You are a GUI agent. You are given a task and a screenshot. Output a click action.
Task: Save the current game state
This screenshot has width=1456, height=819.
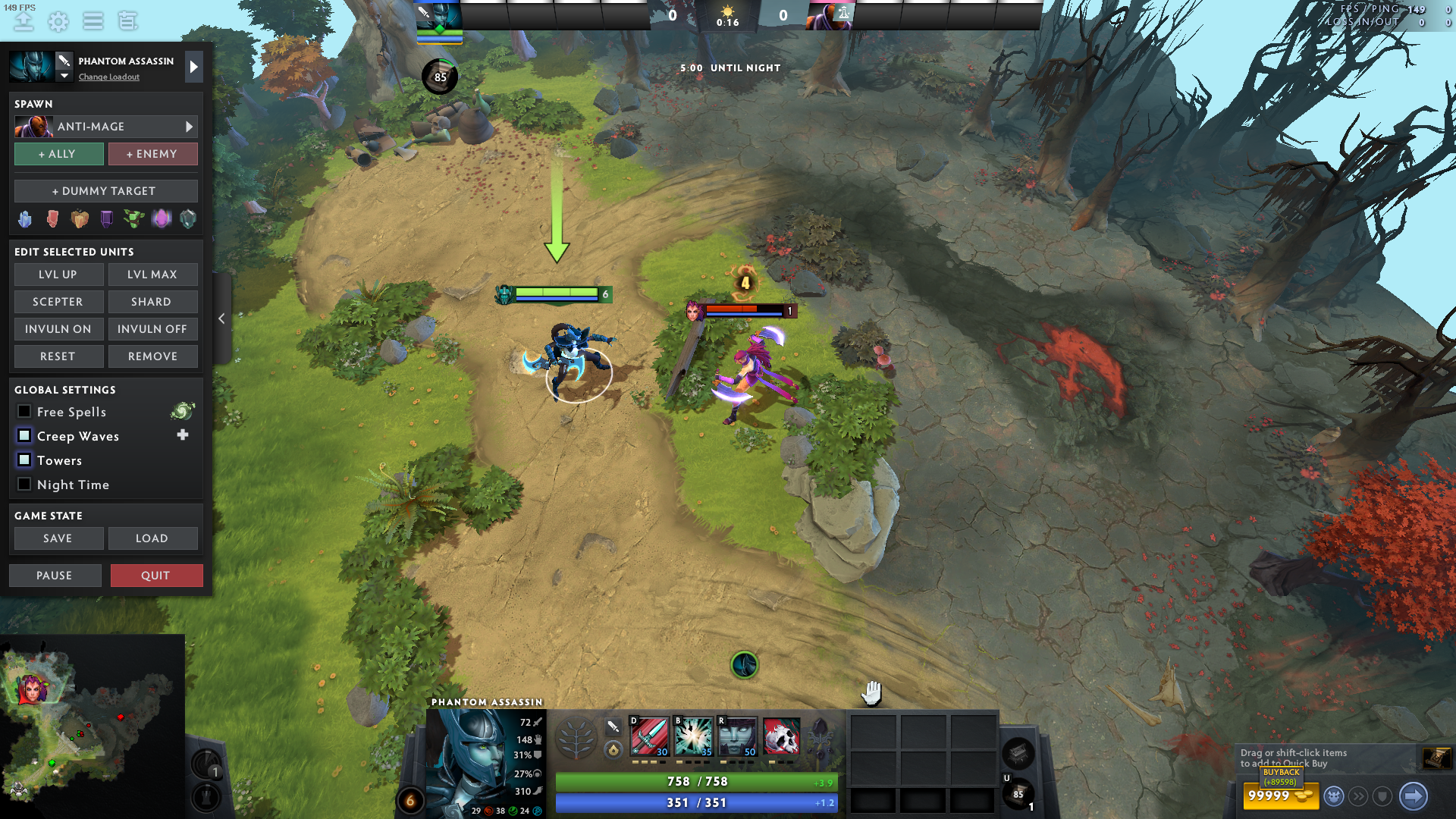pos(58,538)
